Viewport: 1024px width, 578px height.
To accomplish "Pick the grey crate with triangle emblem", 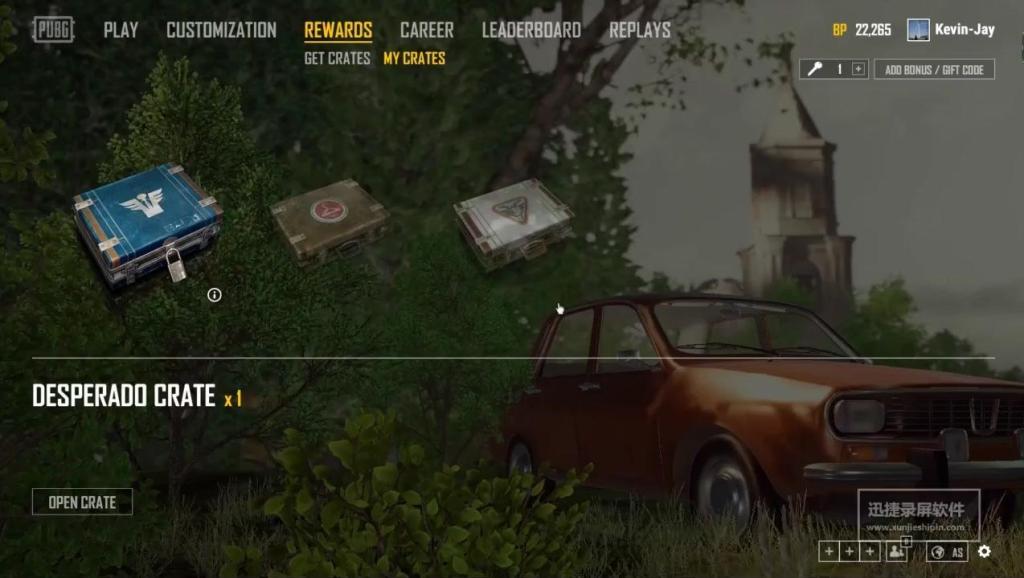I will pos(513,222).
